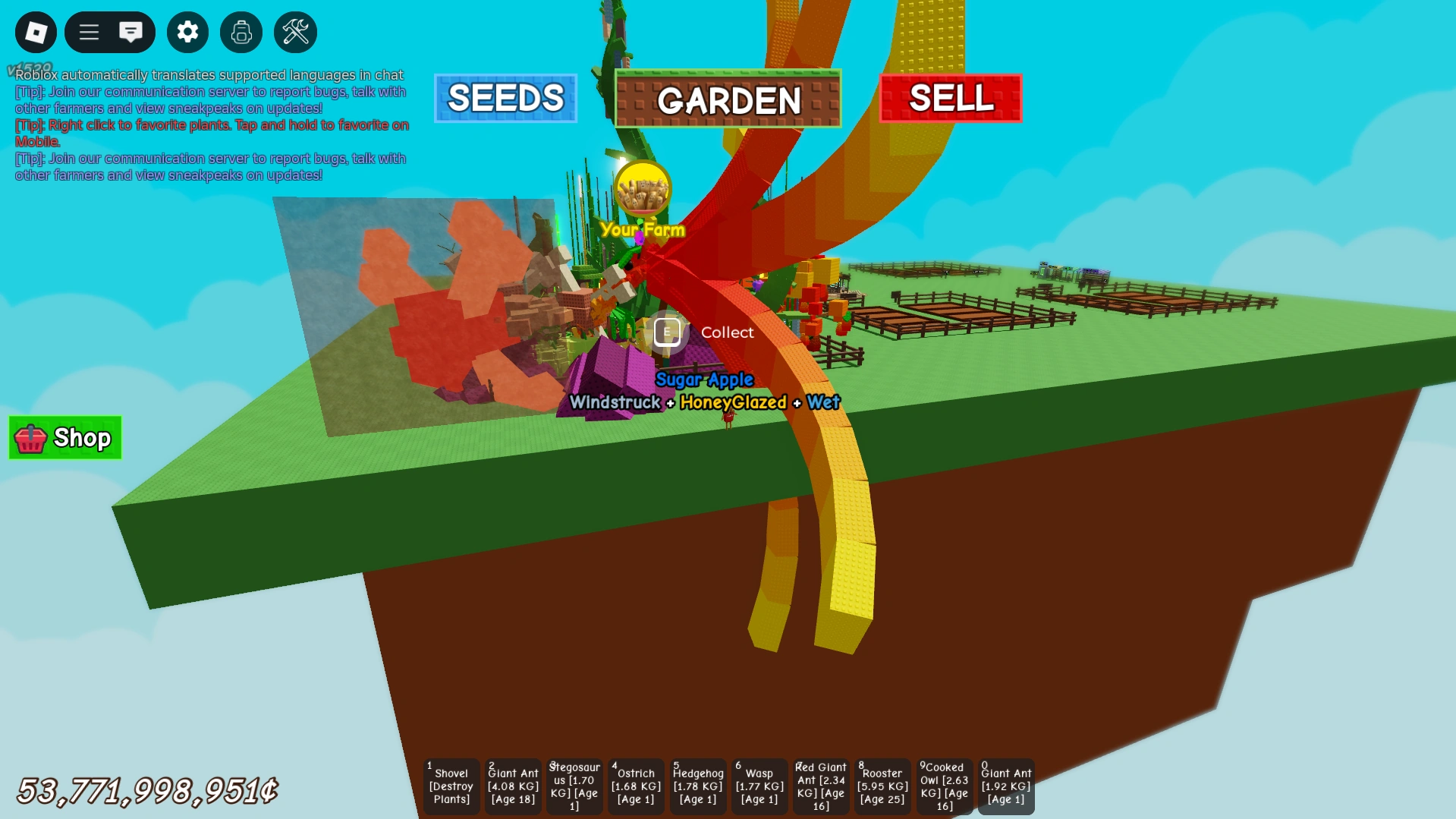Equip the Stegosaurus from the hotbar
This screenshot has height=819, width=1456.
pos(574,786)
